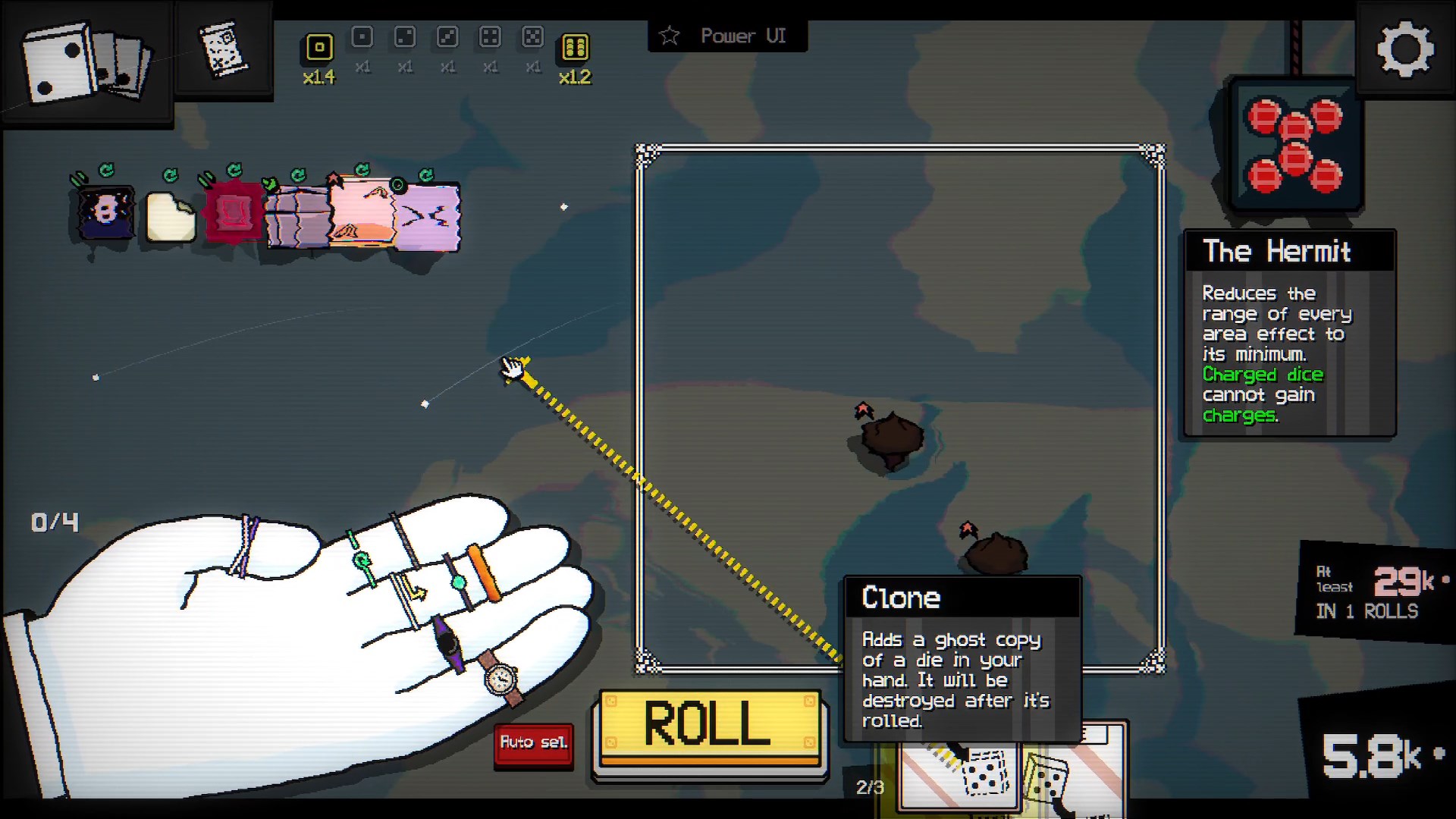
Task: Select the pink die with hands
Action: click(x=362, y=213)
